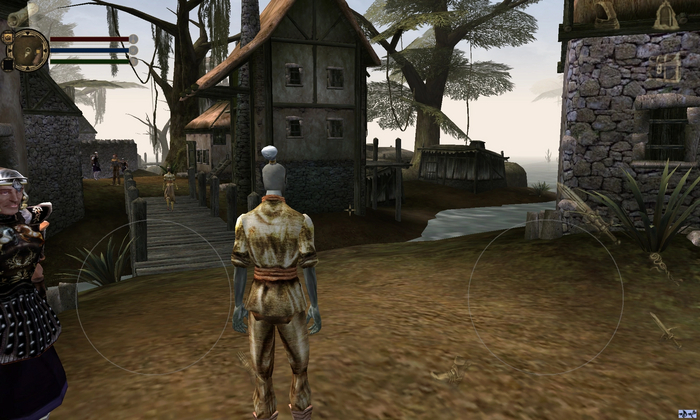
Task: Tap inside the right camera joystick circle
Action: (546, 298)
